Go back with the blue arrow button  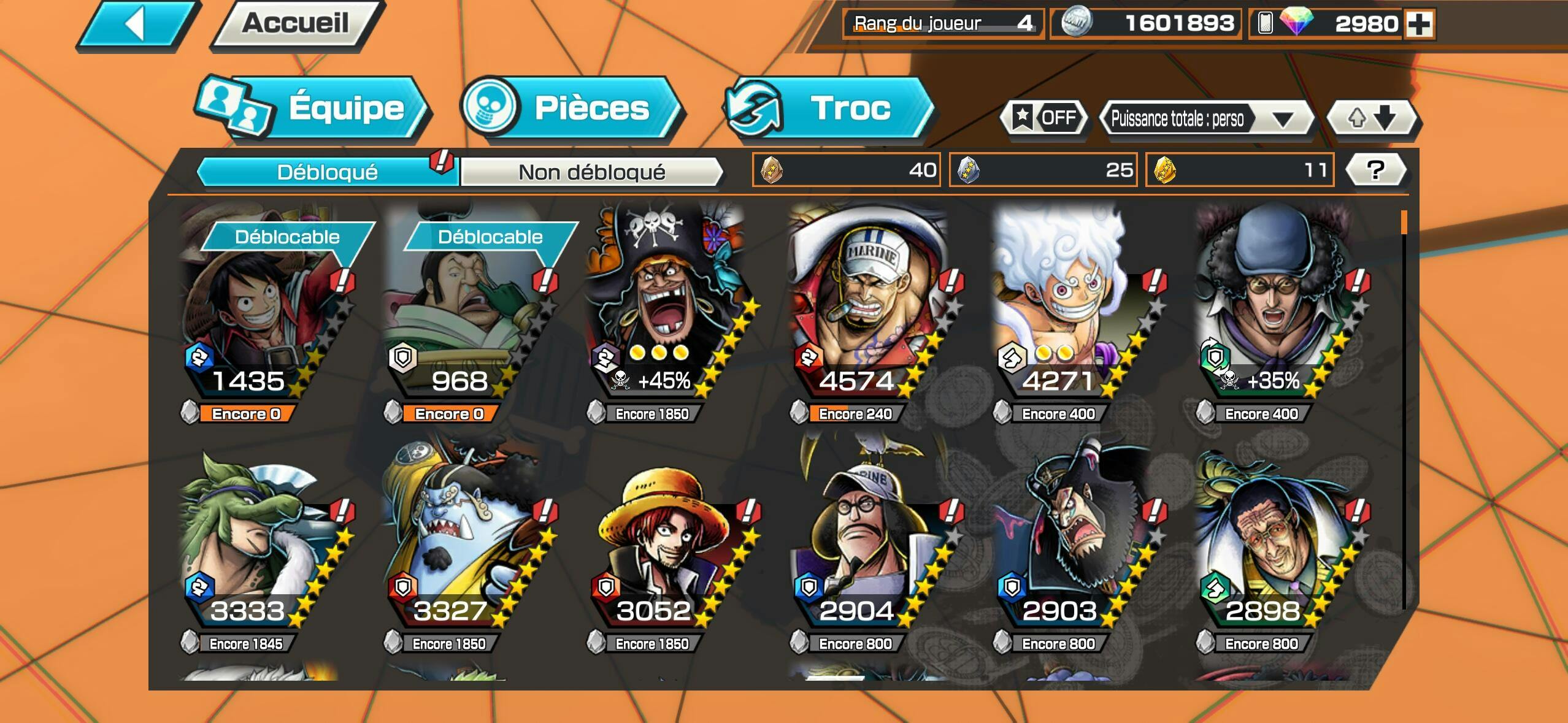click(x=137, y=25)
